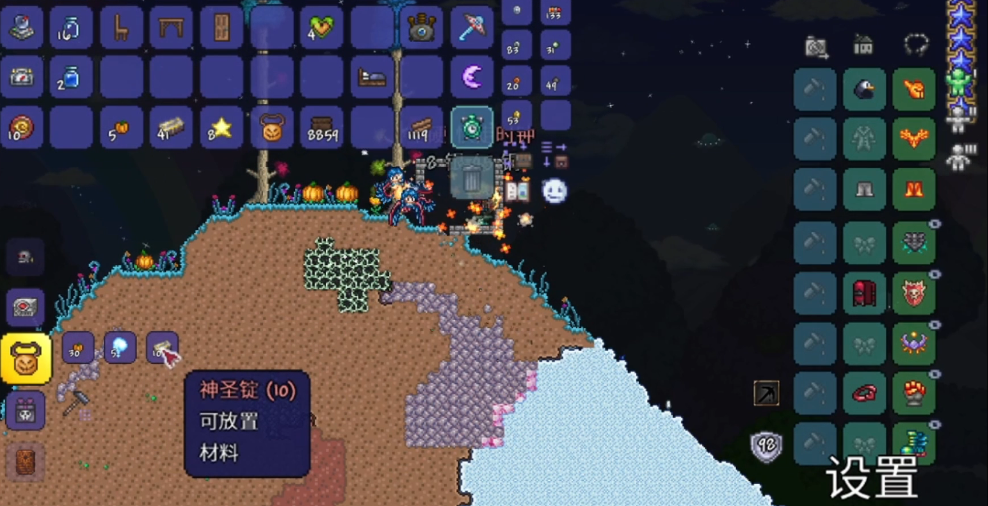Pick the jack-o-lantern bag inventory slot
This screenshot has height=506, width=988.
pyautogui.click(x=272, y=127)
